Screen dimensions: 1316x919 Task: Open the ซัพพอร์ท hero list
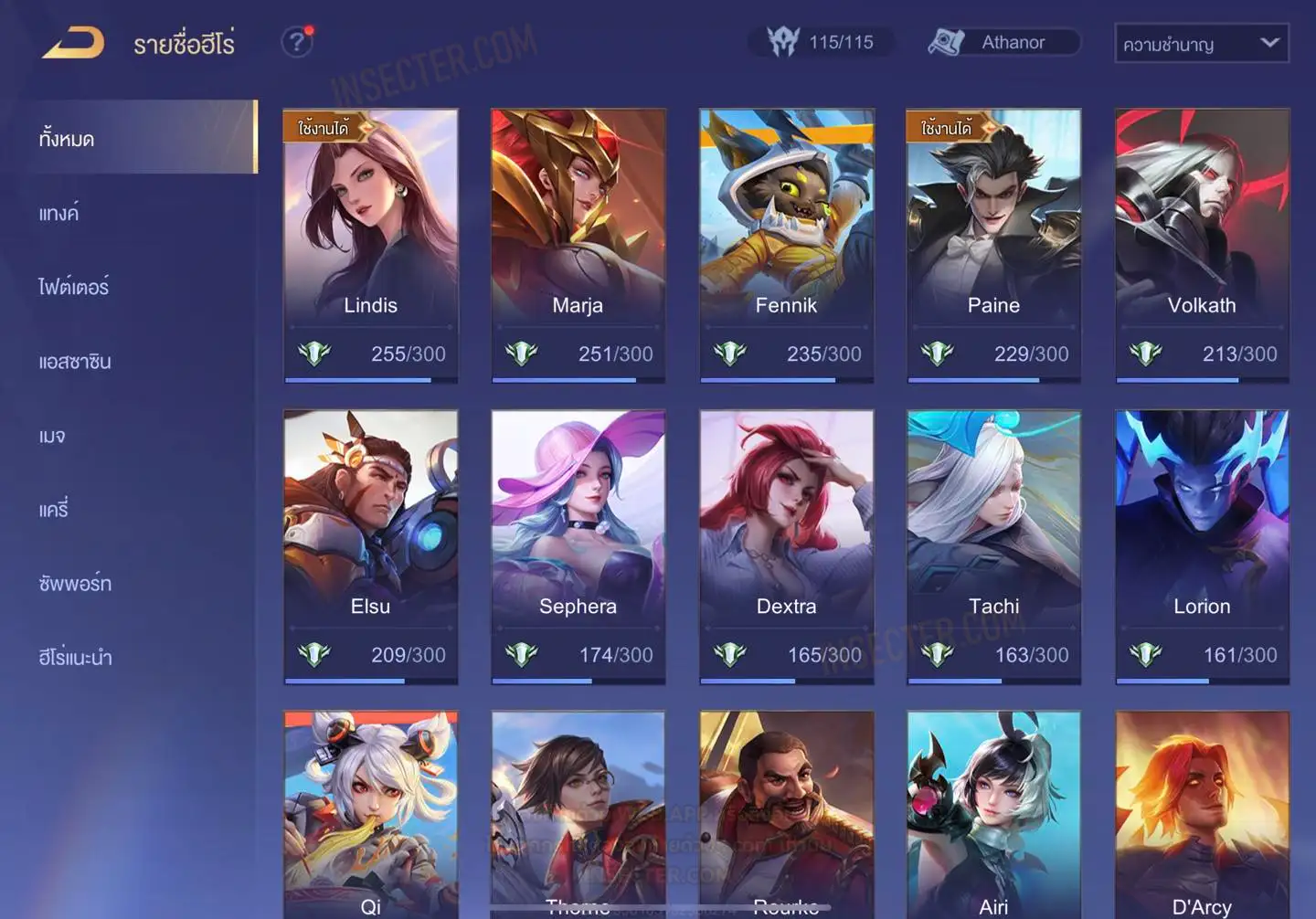point(75,584)
